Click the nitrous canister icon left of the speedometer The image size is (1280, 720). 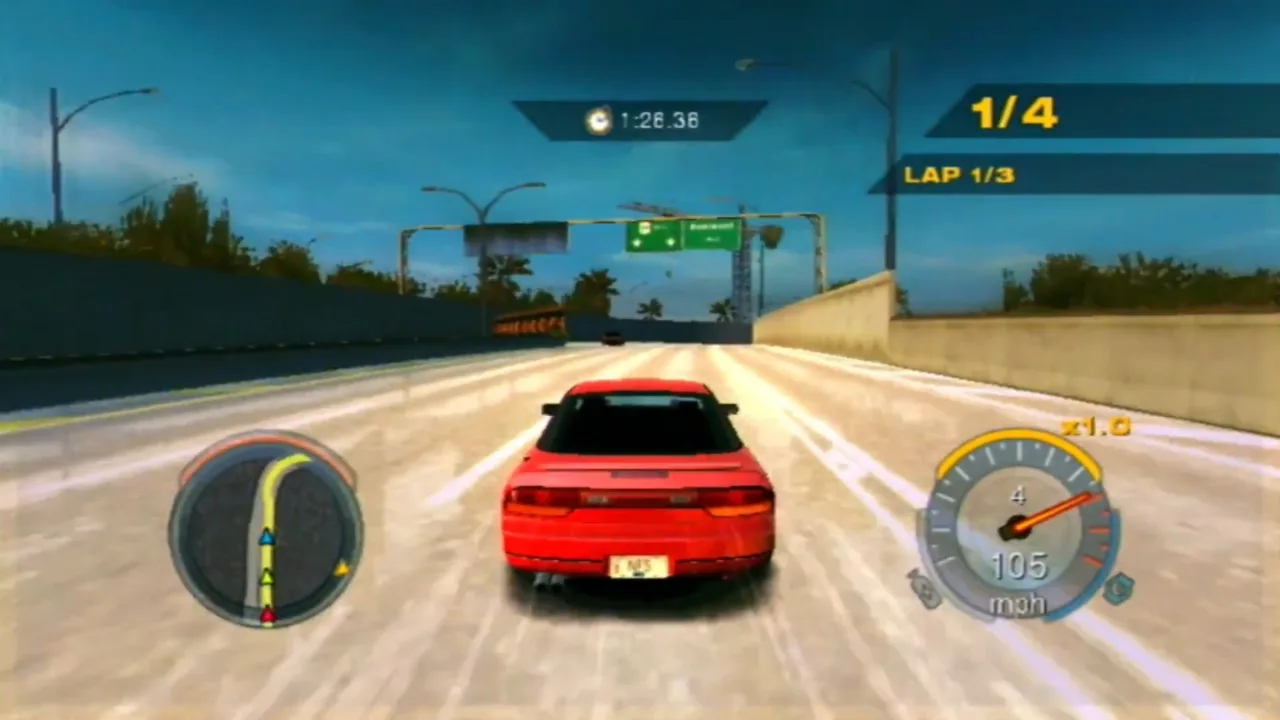(925, 589)
